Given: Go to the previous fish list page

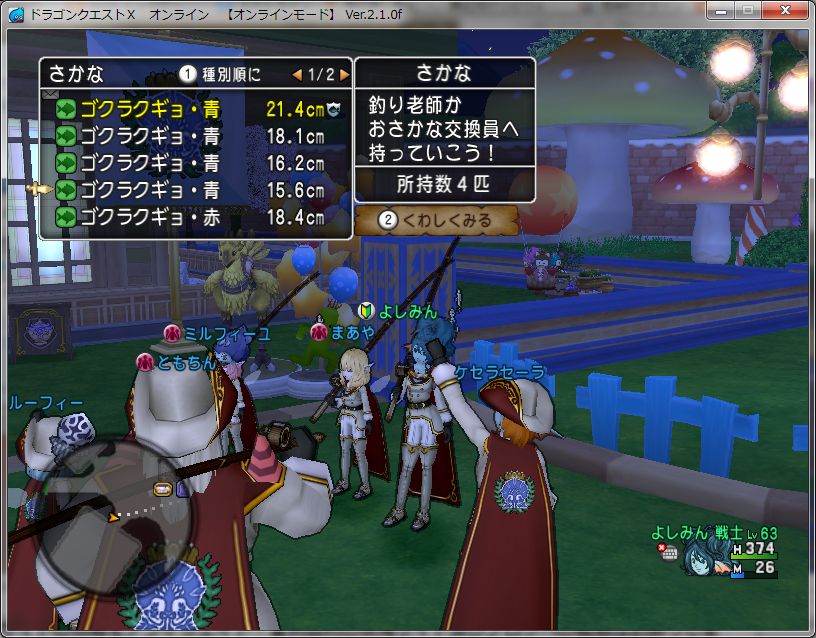Looking at the screenshot, I should [x=297, y=74].
